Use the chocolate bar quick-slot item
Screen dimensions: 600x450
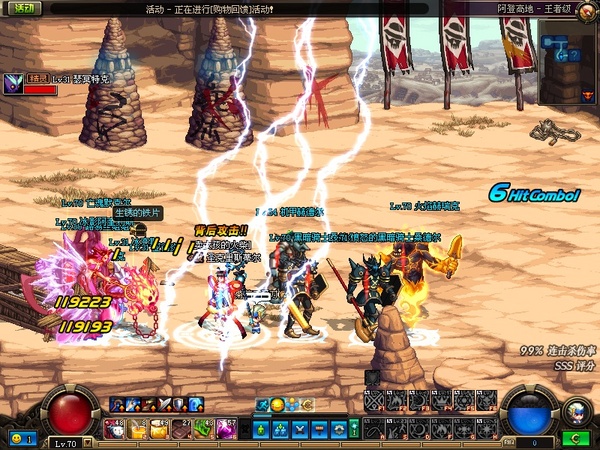click(x=178, y=428)
